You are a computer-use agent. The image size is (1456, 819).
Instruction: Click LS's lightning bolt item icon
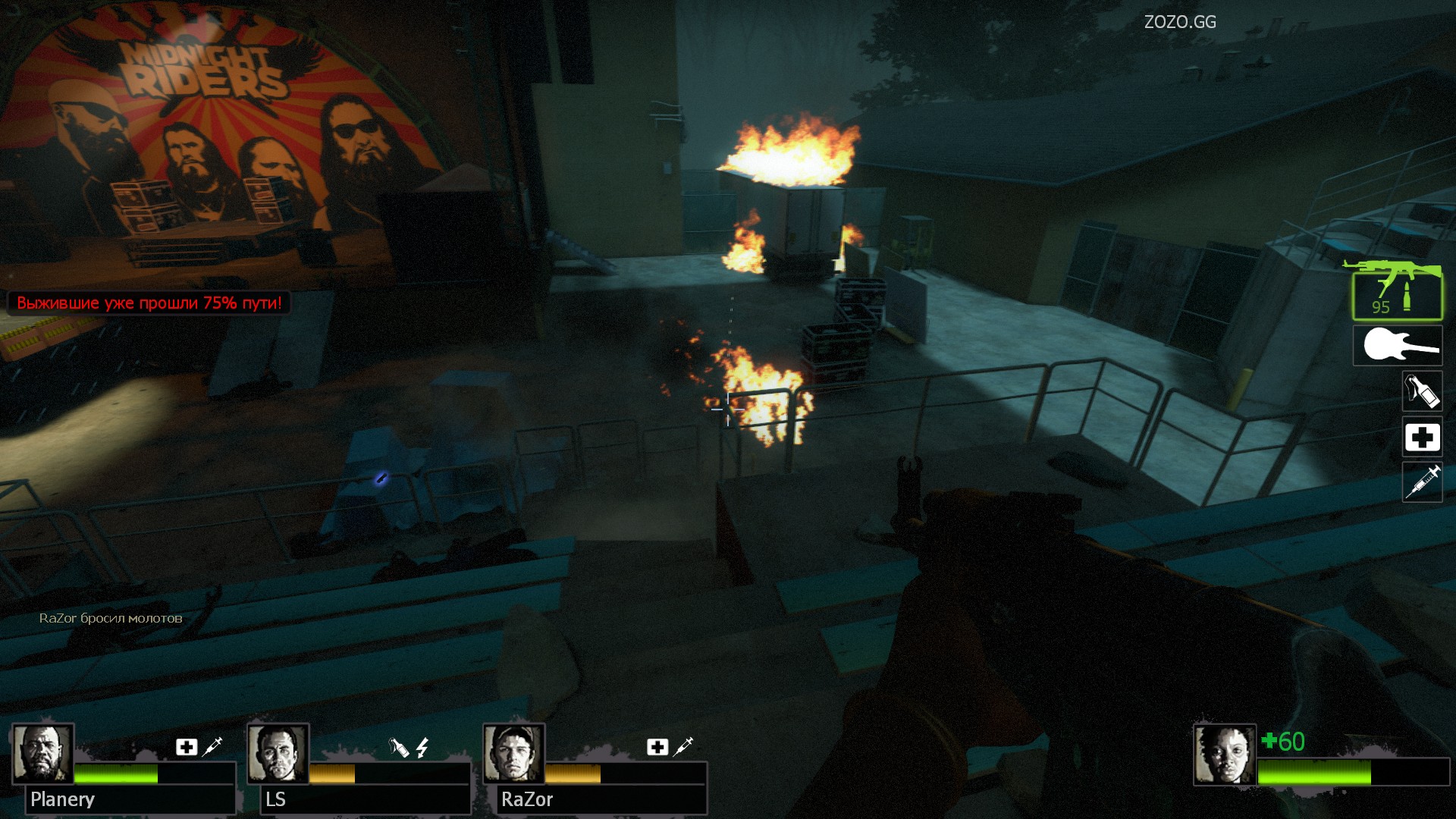point(422,748)
